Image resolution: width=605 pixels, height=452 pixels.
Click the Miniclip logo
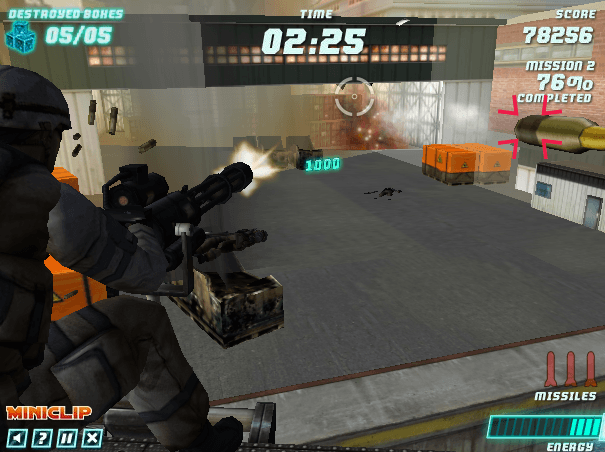[48, 412]
